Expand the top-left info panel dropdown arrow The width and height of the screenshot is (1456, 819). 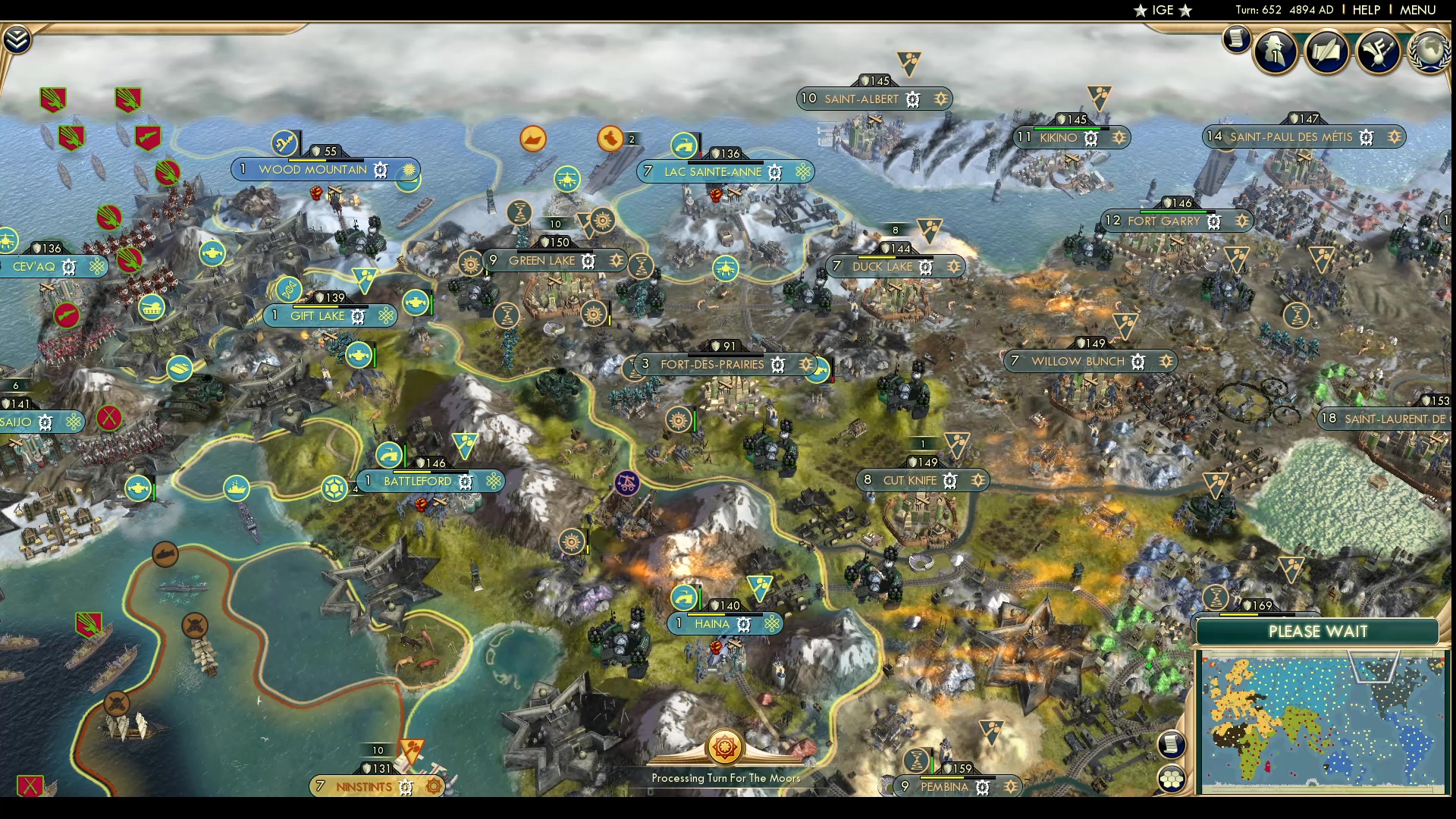(17, 39)
